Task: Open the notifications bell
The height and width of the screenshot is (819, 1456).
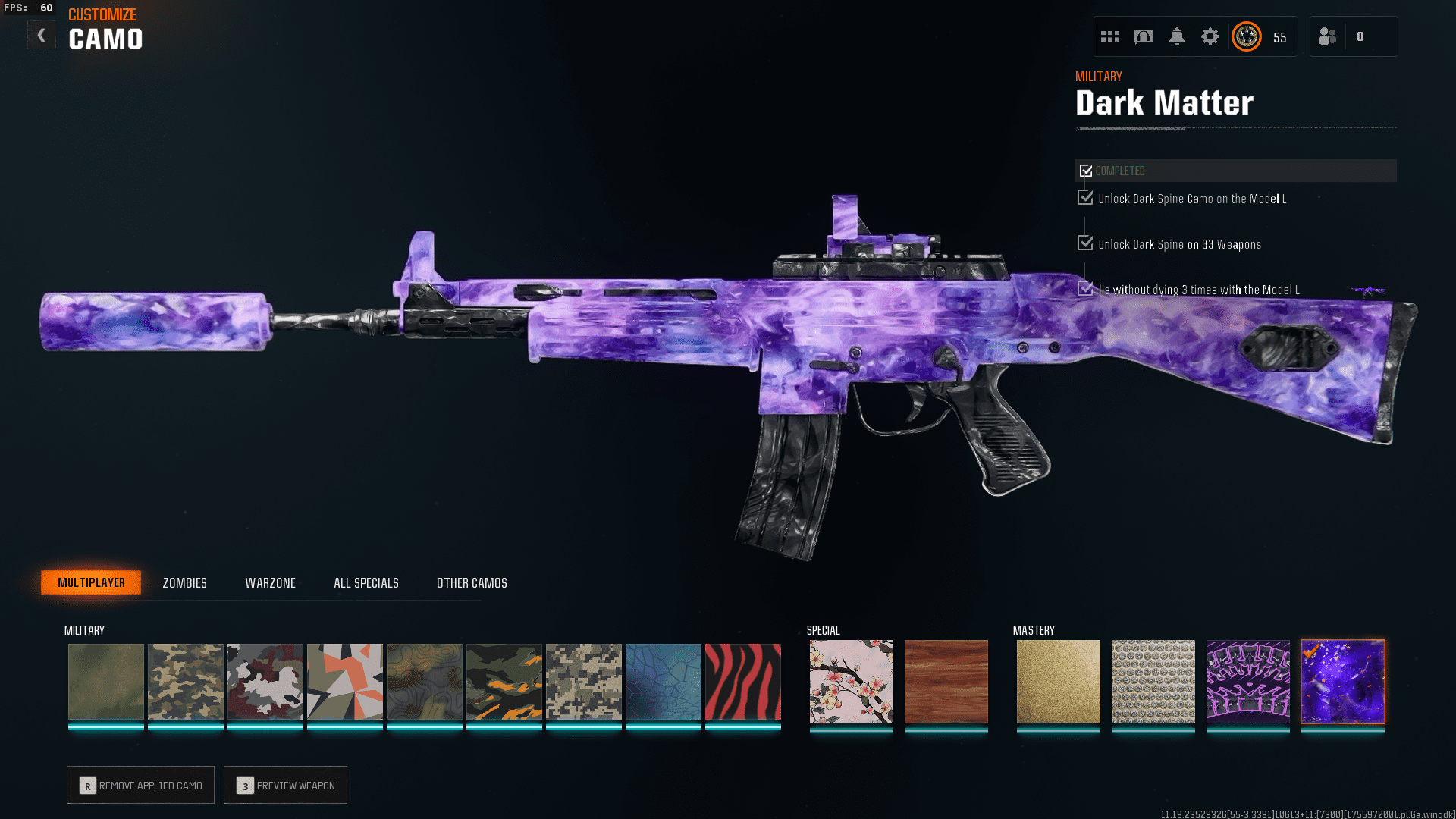Action: 1176,36
